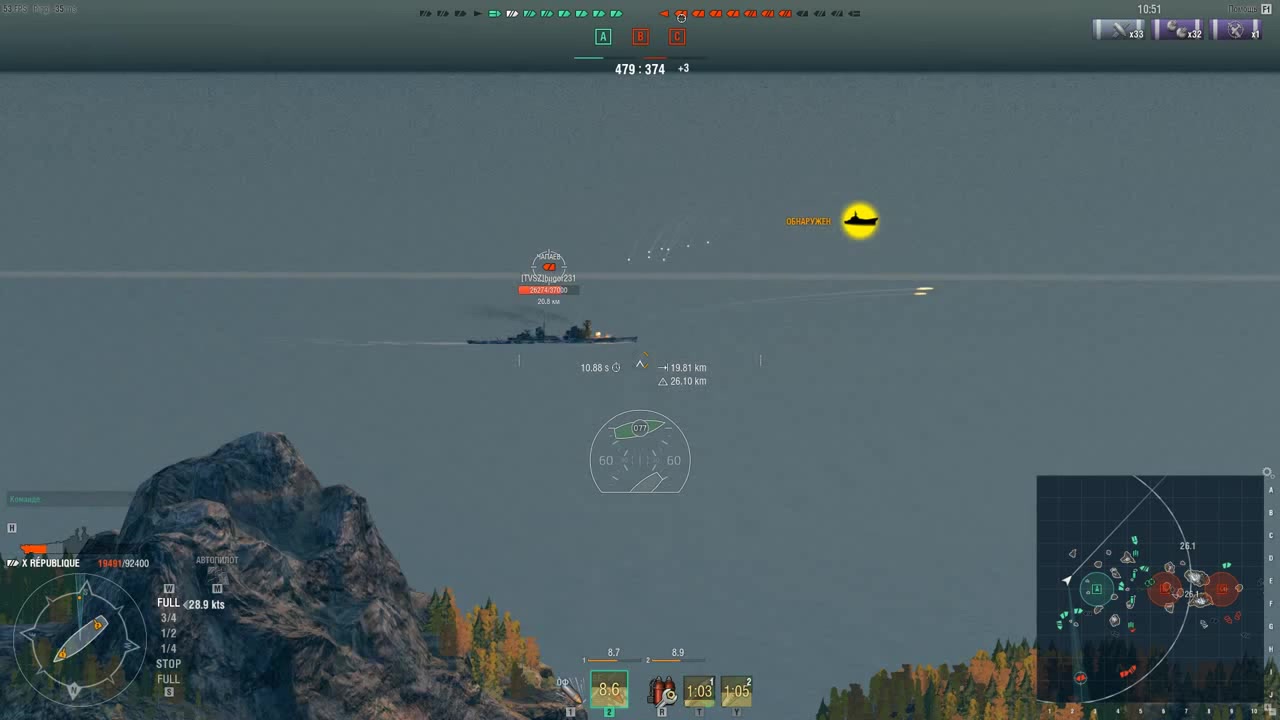
Task: Open the minimap settings gear
Action: tap(1267, 473)
